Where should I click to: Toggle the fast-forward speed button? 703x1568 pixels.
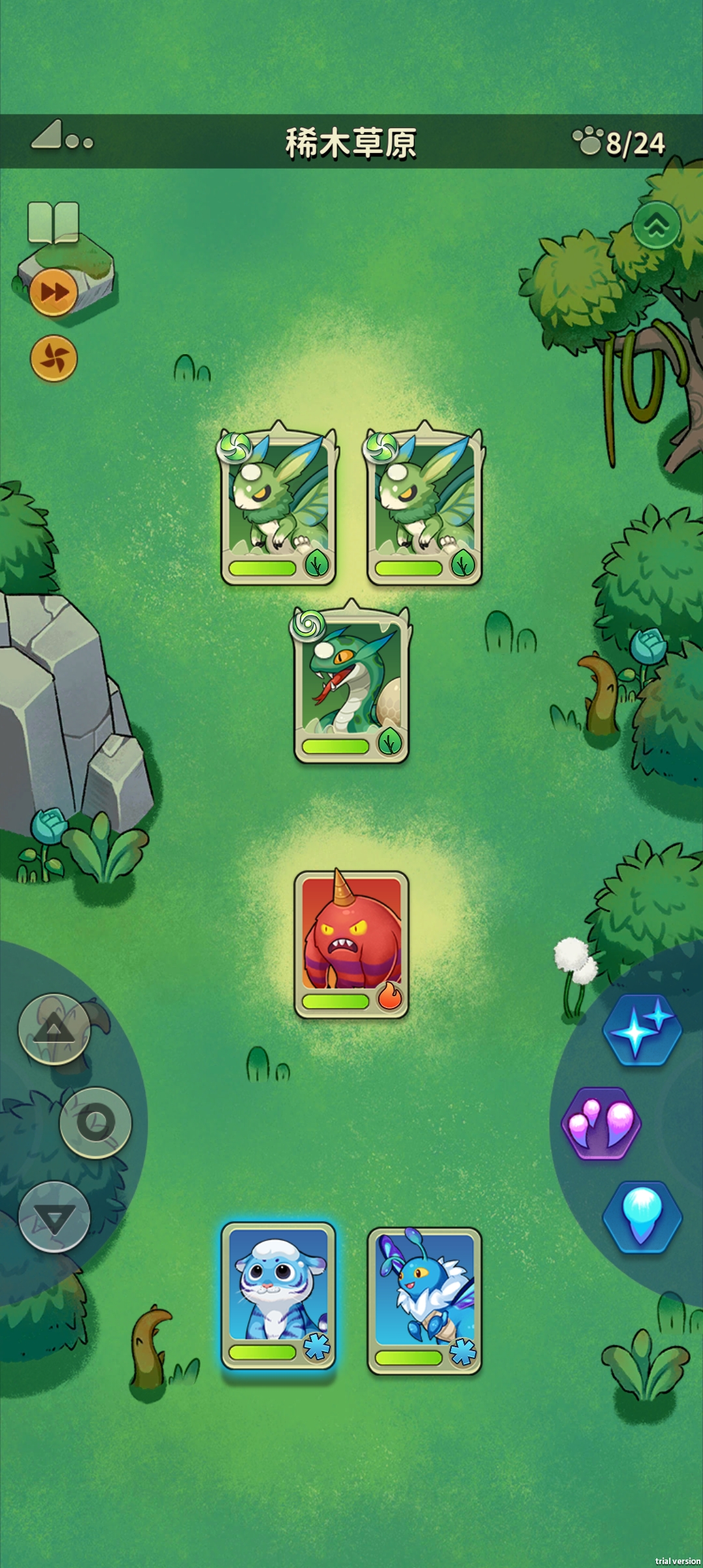click(x=54, y=292)
